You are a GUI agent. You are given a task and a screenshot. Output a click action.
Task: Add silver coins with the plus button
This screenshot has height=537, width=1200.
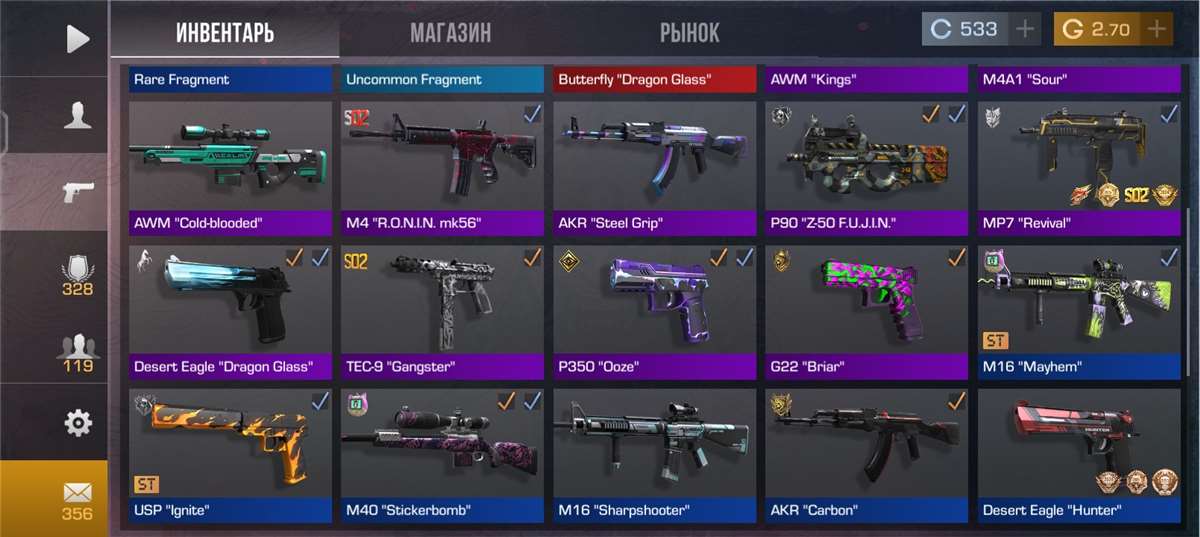pos(1024,29)
